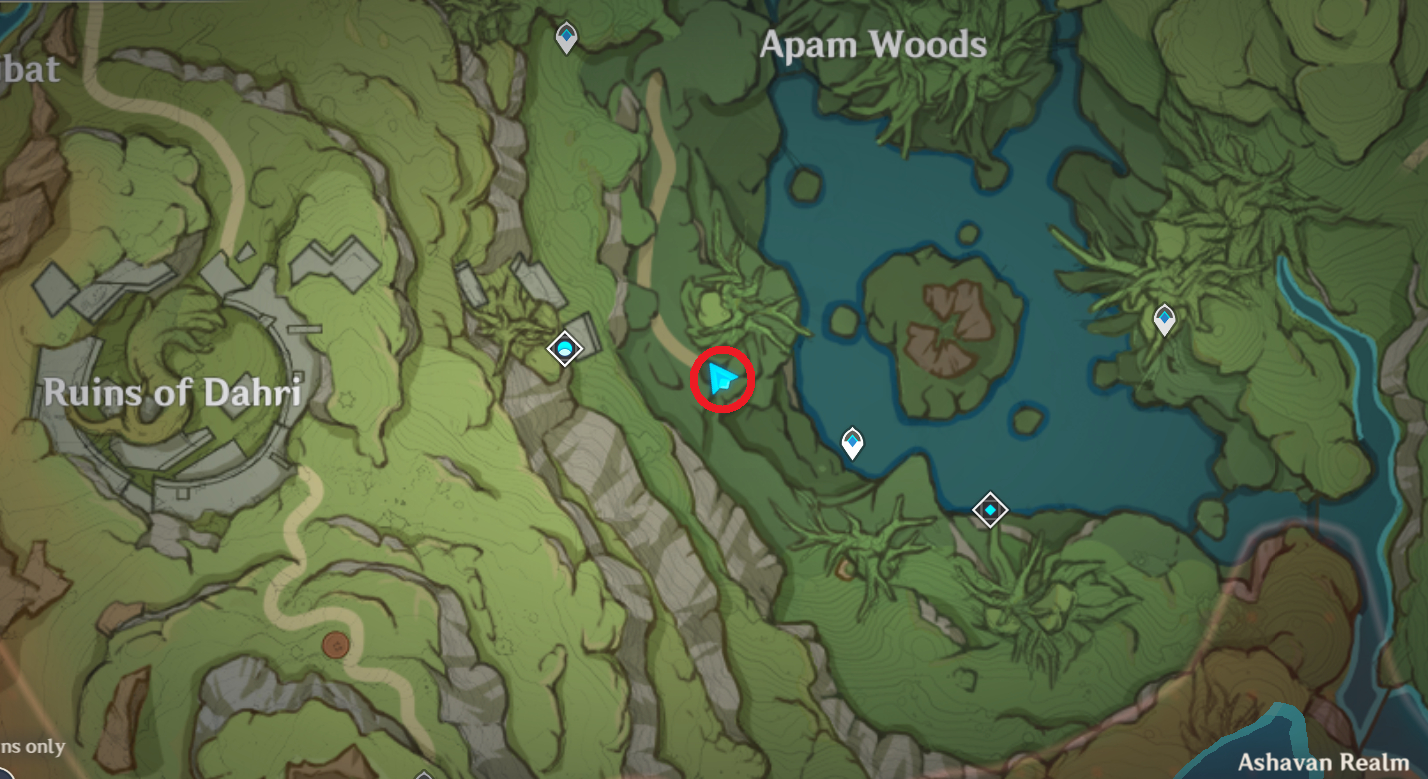Click the player location arrow in the red circle

723,380
